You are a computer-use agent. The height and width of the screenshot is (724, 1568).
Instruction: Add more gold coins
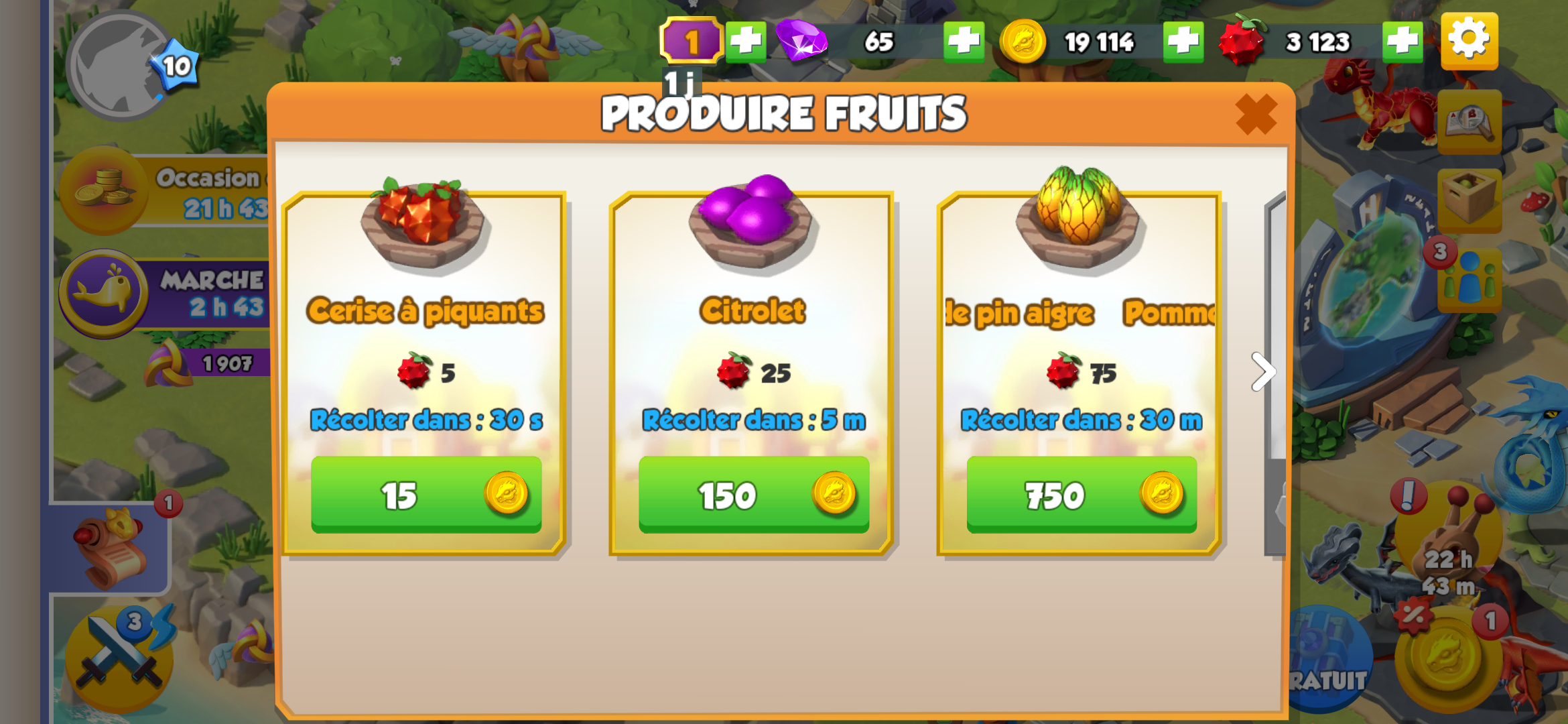[1183, 42]
